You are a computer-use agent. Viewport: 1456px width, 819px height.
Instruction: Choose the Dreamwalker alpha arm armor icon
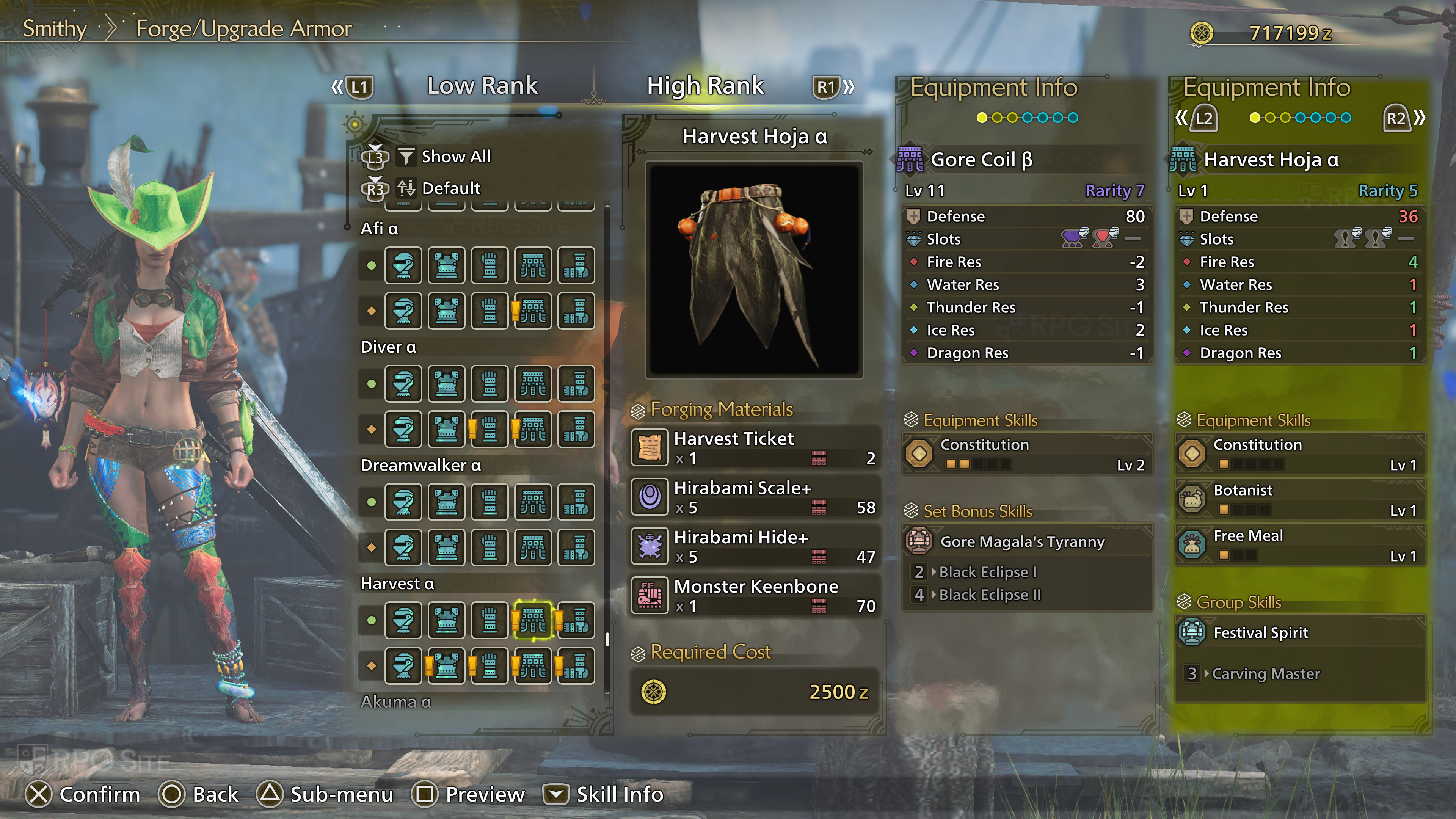[490, 502]
